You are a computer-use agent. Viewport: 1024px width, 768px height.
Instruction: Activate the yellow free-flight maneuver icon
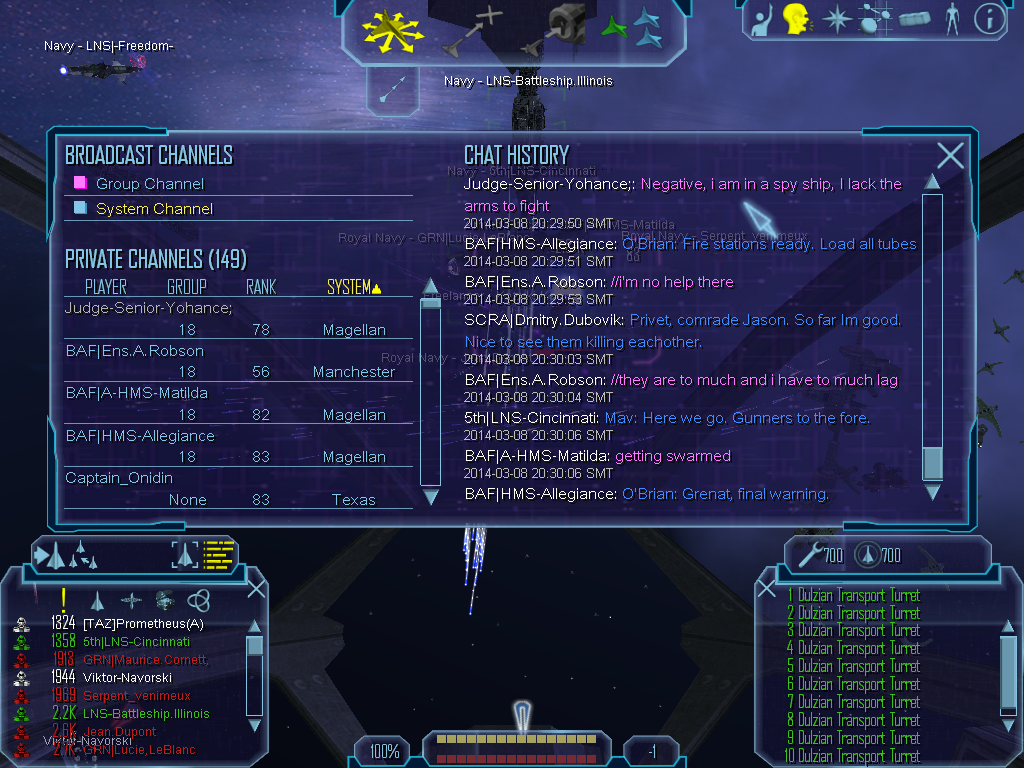pos(393,32)
